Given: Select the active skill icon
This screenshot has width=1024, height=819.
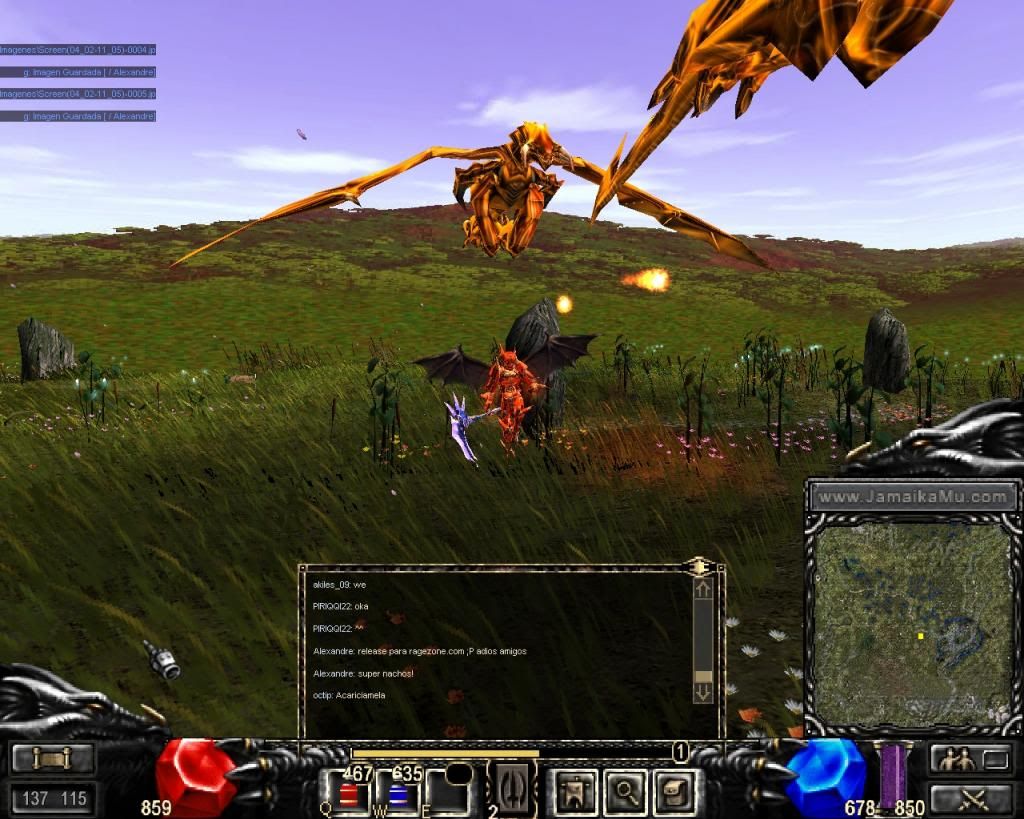Looking at the screenshot, I should [x=512, y=789].
